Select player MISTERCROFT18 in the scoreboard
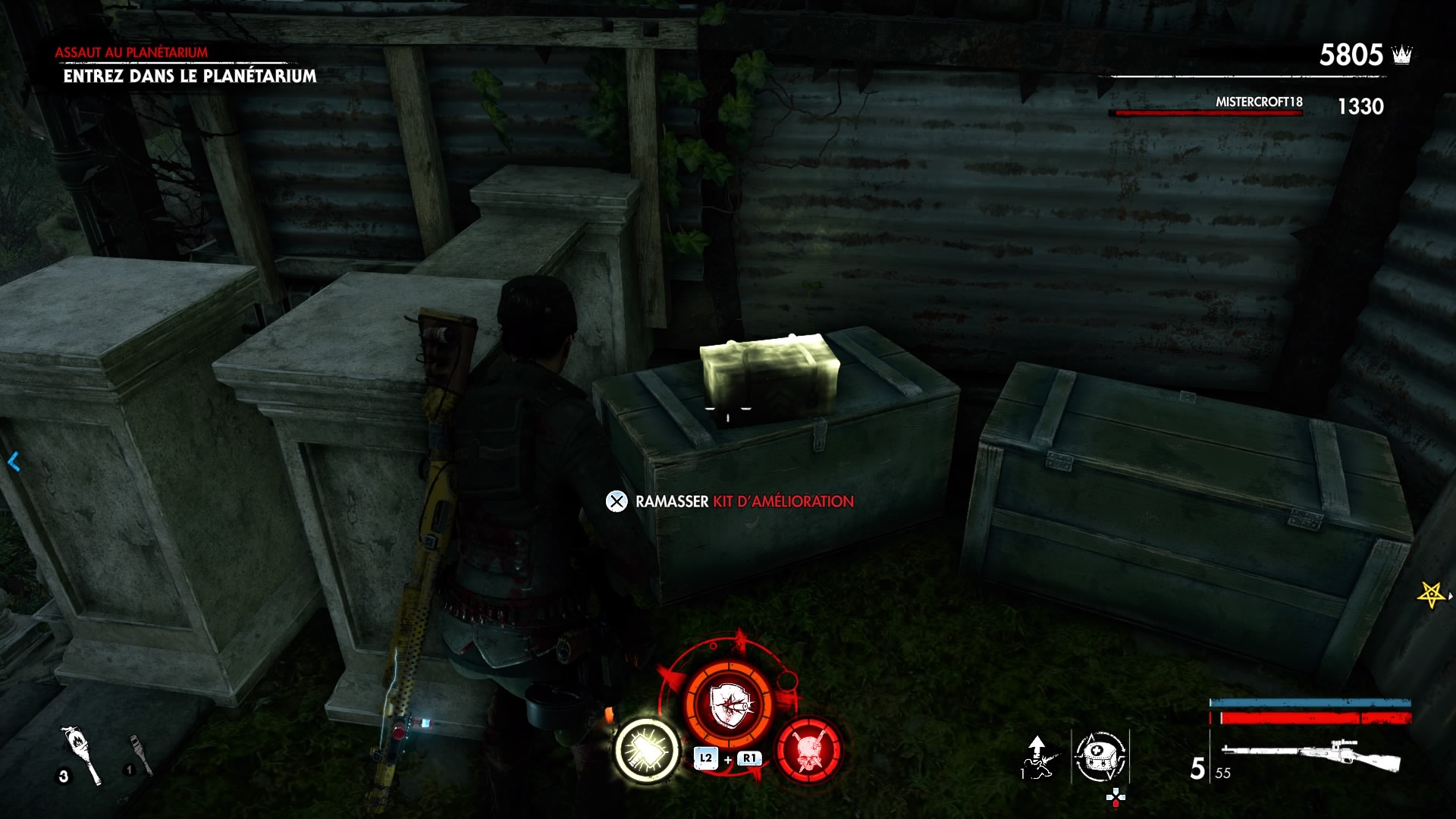The height and width of the screenshot is (819, 1456). point(1259,102)
